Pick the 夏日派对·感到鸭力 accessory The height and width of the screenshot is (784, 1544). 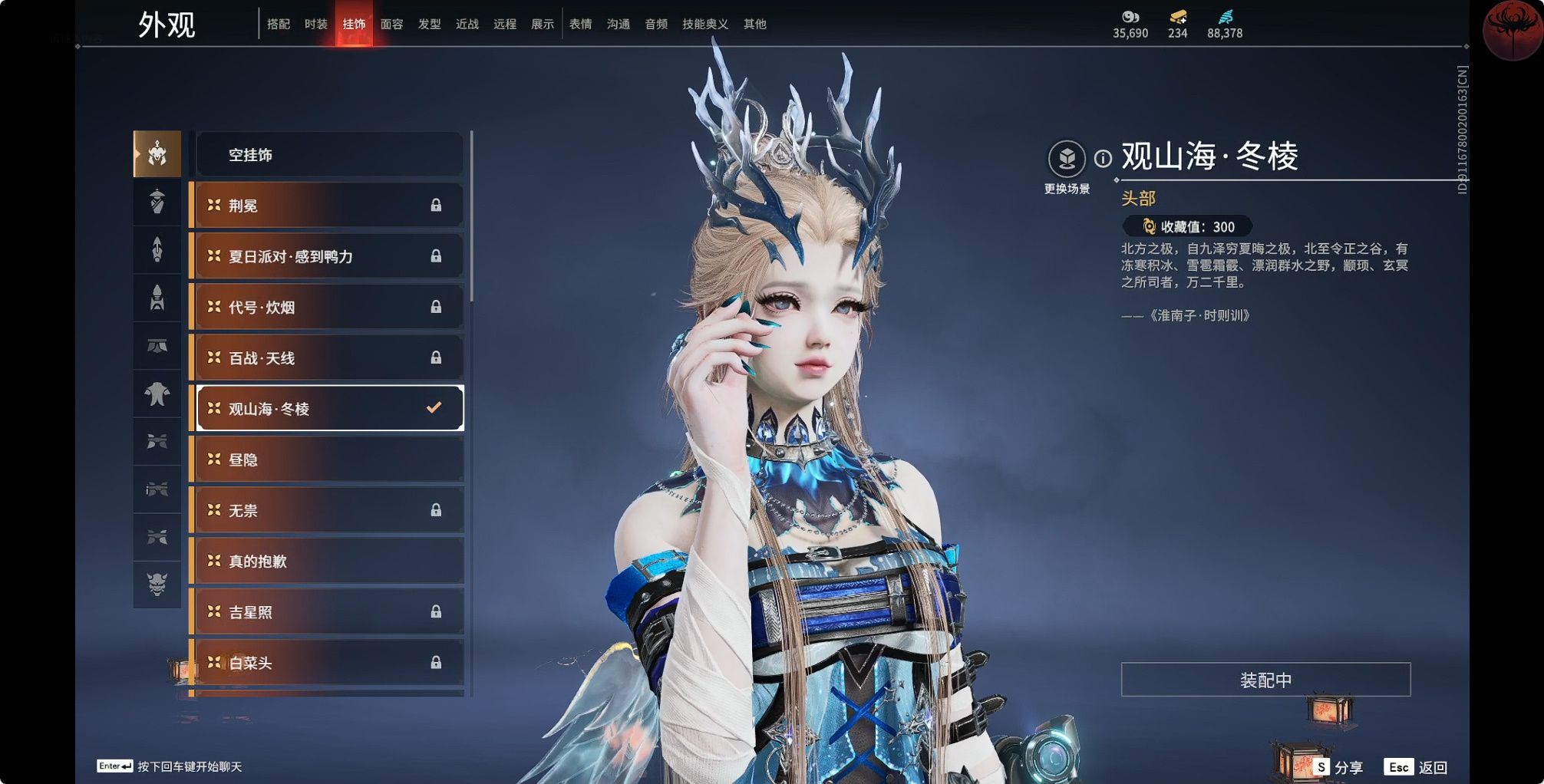[329, 256]
